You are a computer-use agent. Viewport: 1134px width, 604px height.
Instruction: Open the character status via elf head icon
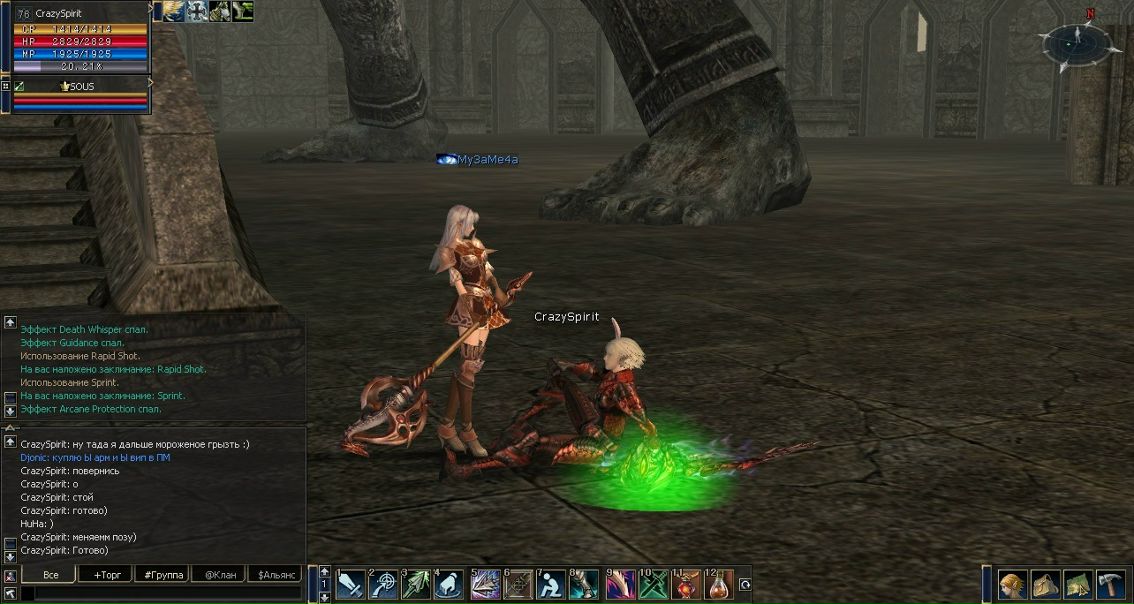click(1013, 584)
